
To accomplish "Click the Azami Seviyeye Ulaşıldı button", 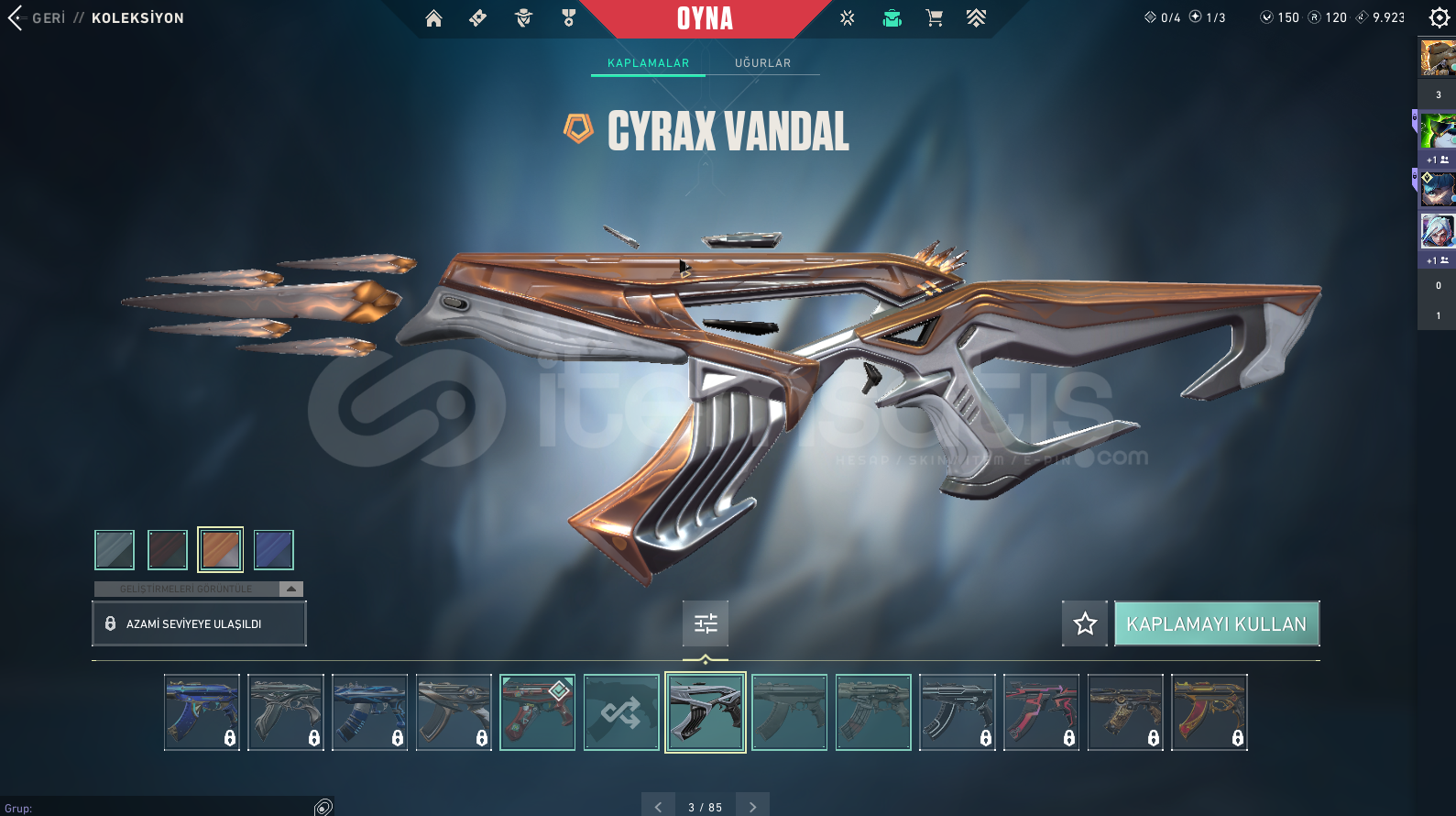I will point(199,623).
